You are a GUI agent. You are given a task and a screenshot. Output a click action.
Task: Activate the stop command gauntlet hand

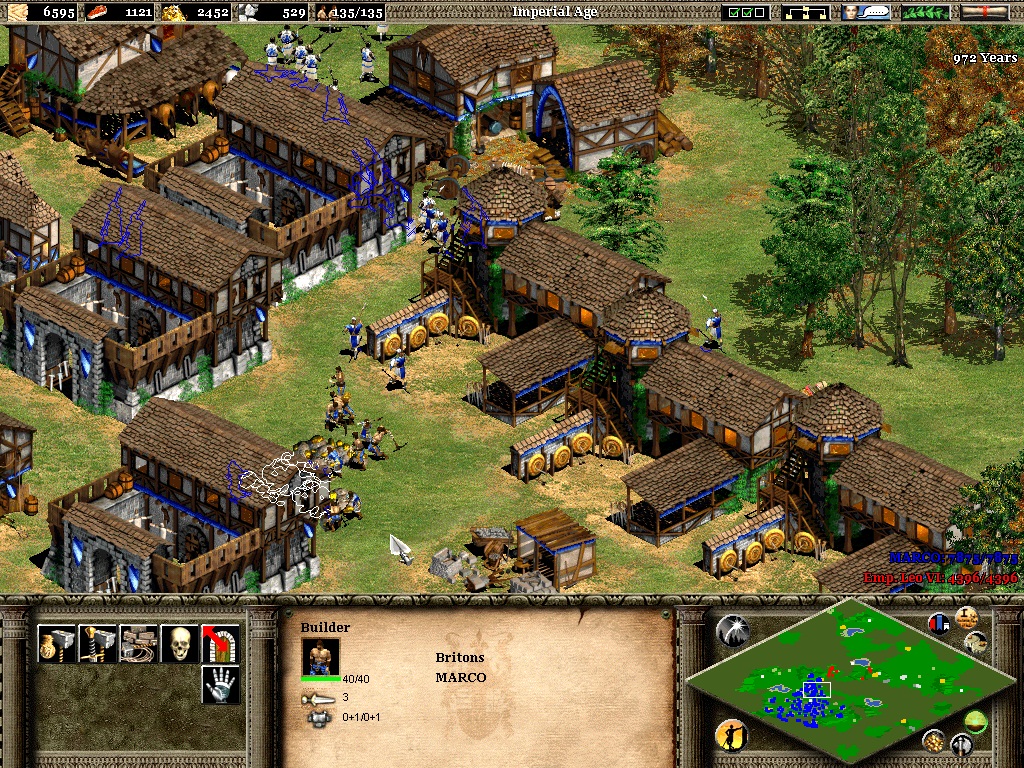[x=220, y=685]
